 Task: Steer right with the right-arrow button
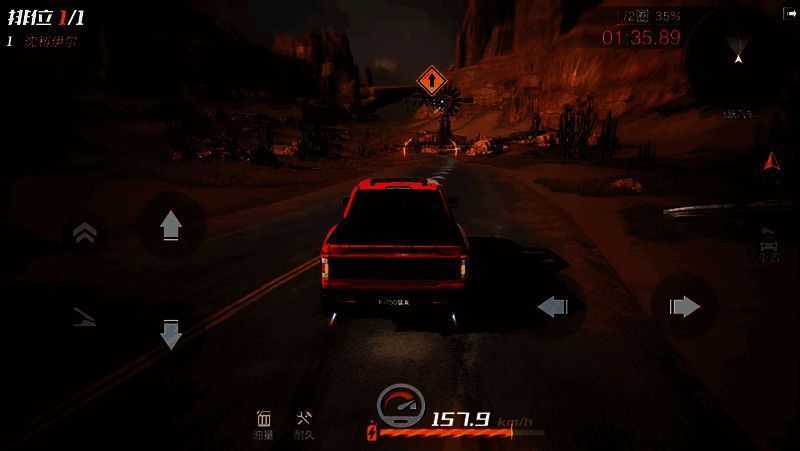684,306
